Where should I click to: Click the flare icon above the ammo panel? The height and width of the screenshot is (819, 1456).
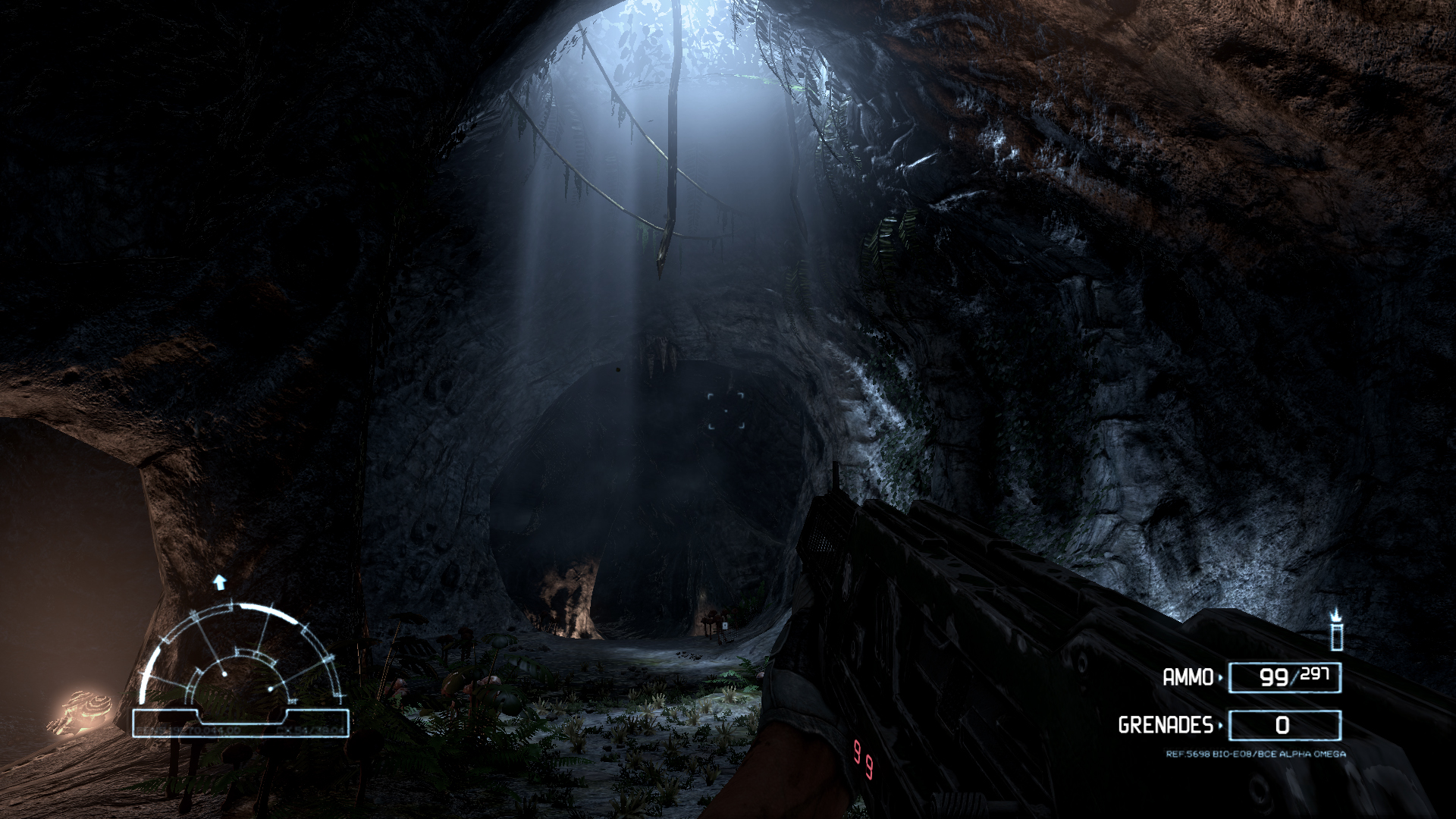(x=1336, y=630)
